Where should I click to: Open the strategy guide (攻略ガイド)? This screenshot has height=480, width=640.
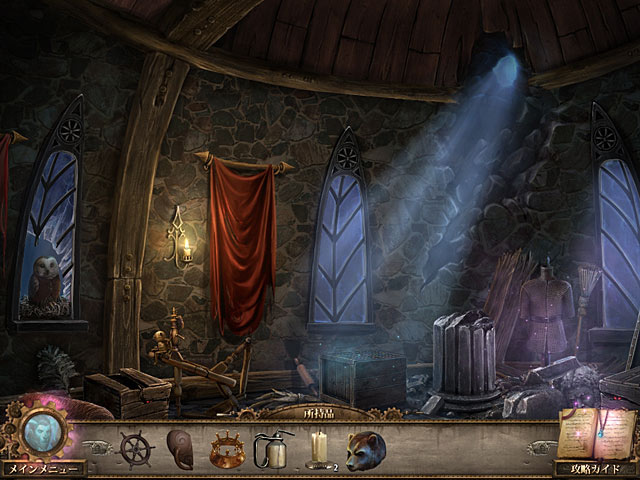click(x=595, y=468)
